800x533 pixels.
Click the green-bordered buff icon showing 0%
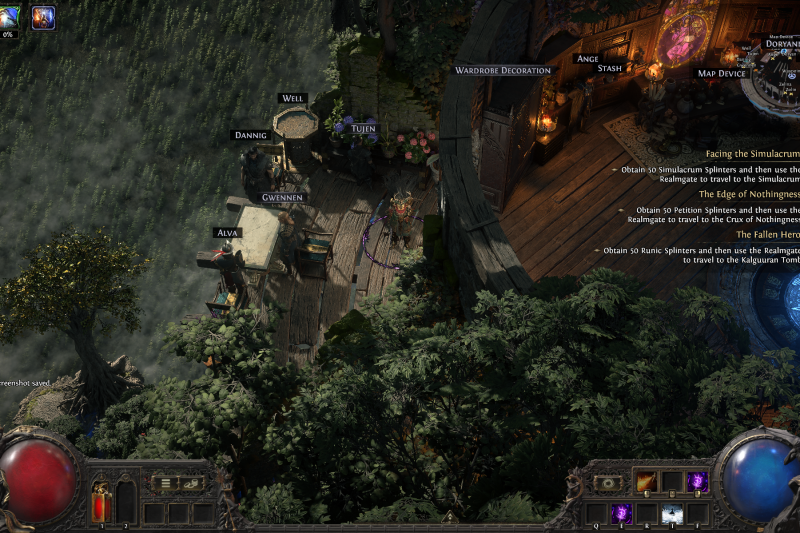click(x=10, y=18)
